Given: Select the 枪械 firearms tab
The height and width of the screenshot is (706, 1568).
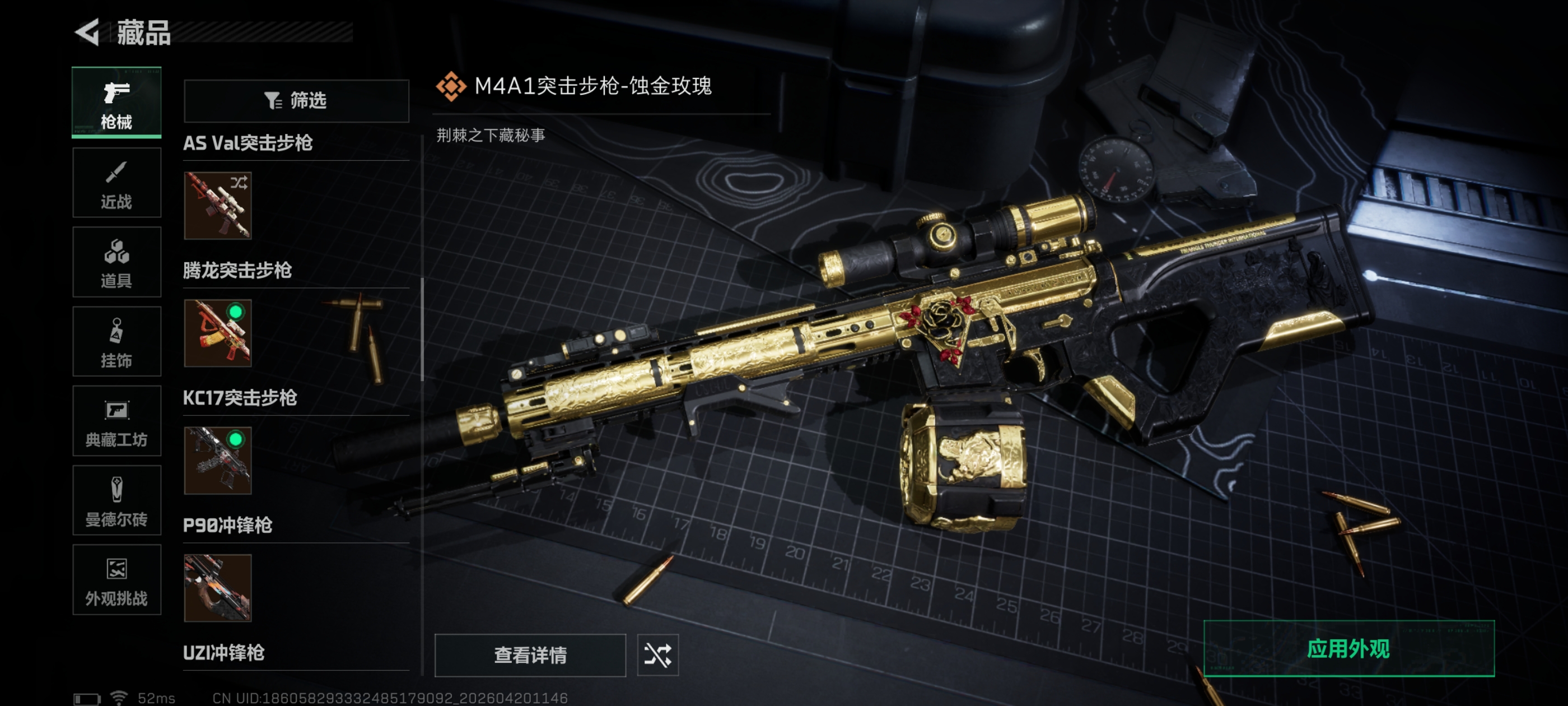Looking at the screenshot, I should 116,103.
